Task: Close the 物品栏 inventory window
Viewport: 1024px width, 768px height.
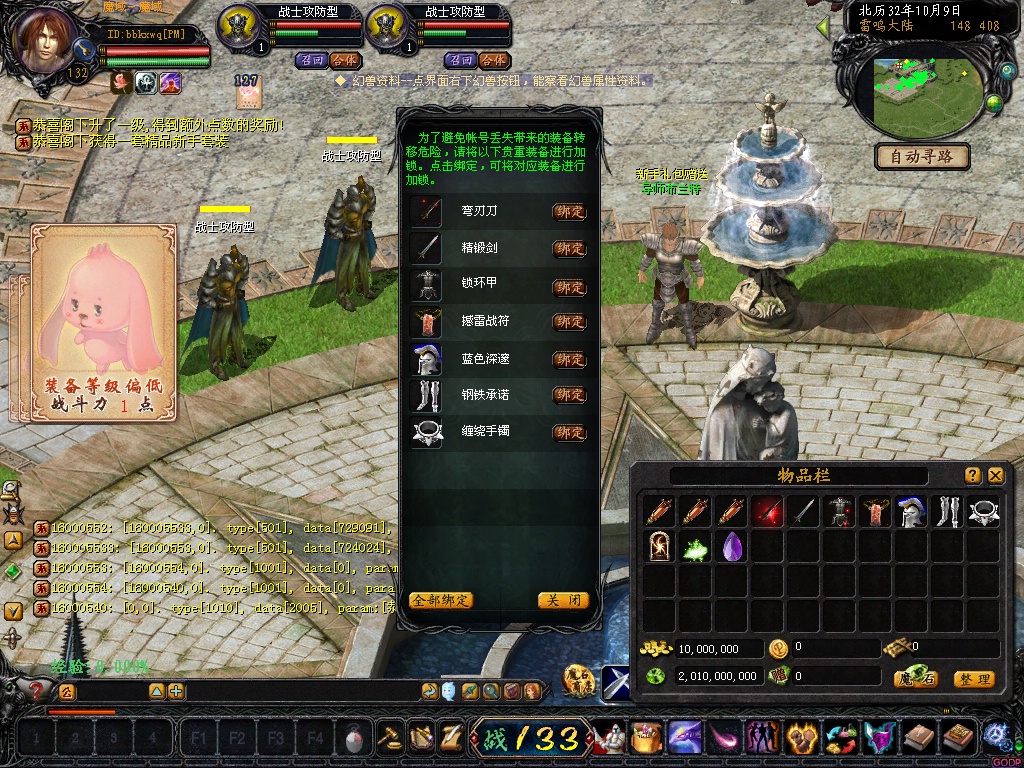Action: [x=995, y=476]
